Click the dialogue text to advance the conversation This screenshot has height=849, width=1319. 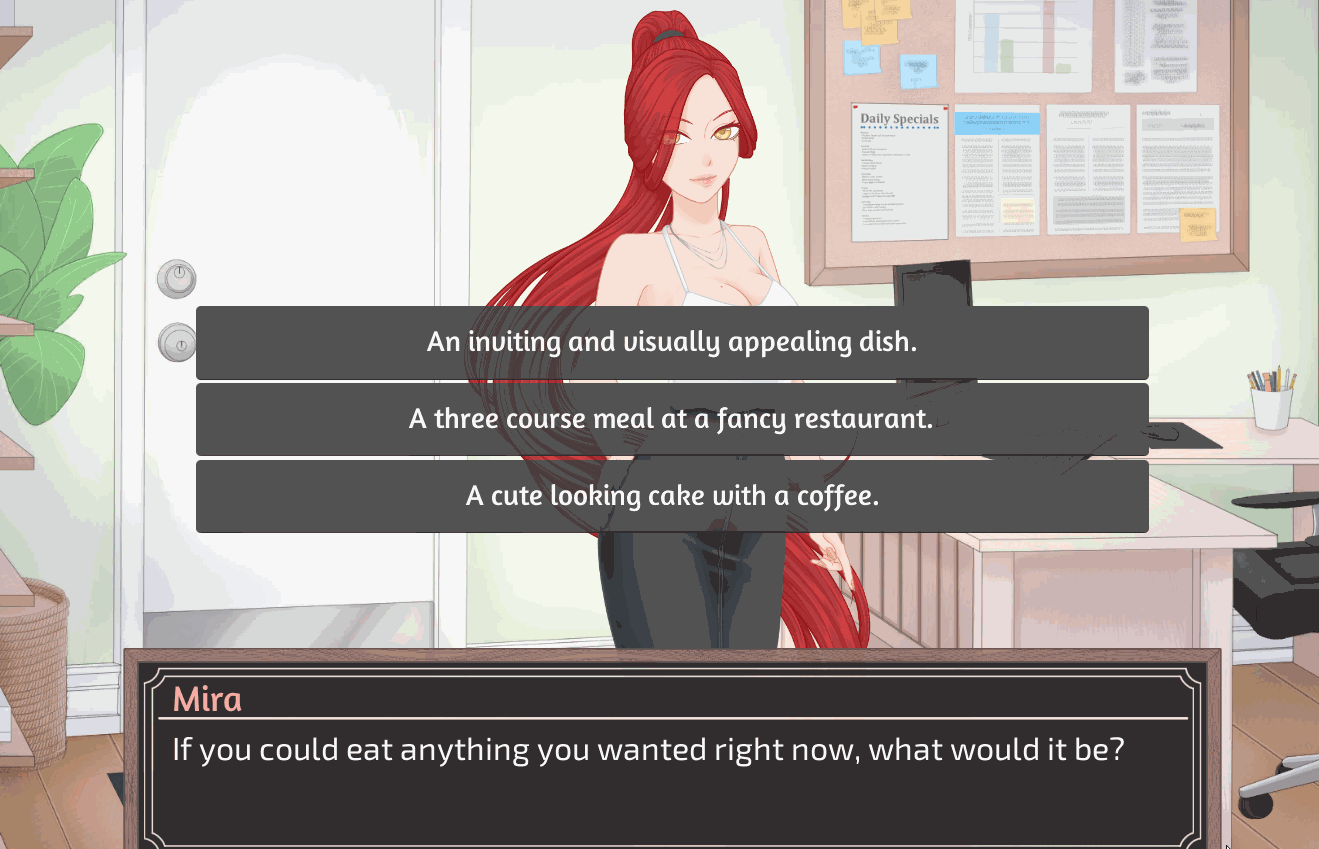[x=648, y=749]
